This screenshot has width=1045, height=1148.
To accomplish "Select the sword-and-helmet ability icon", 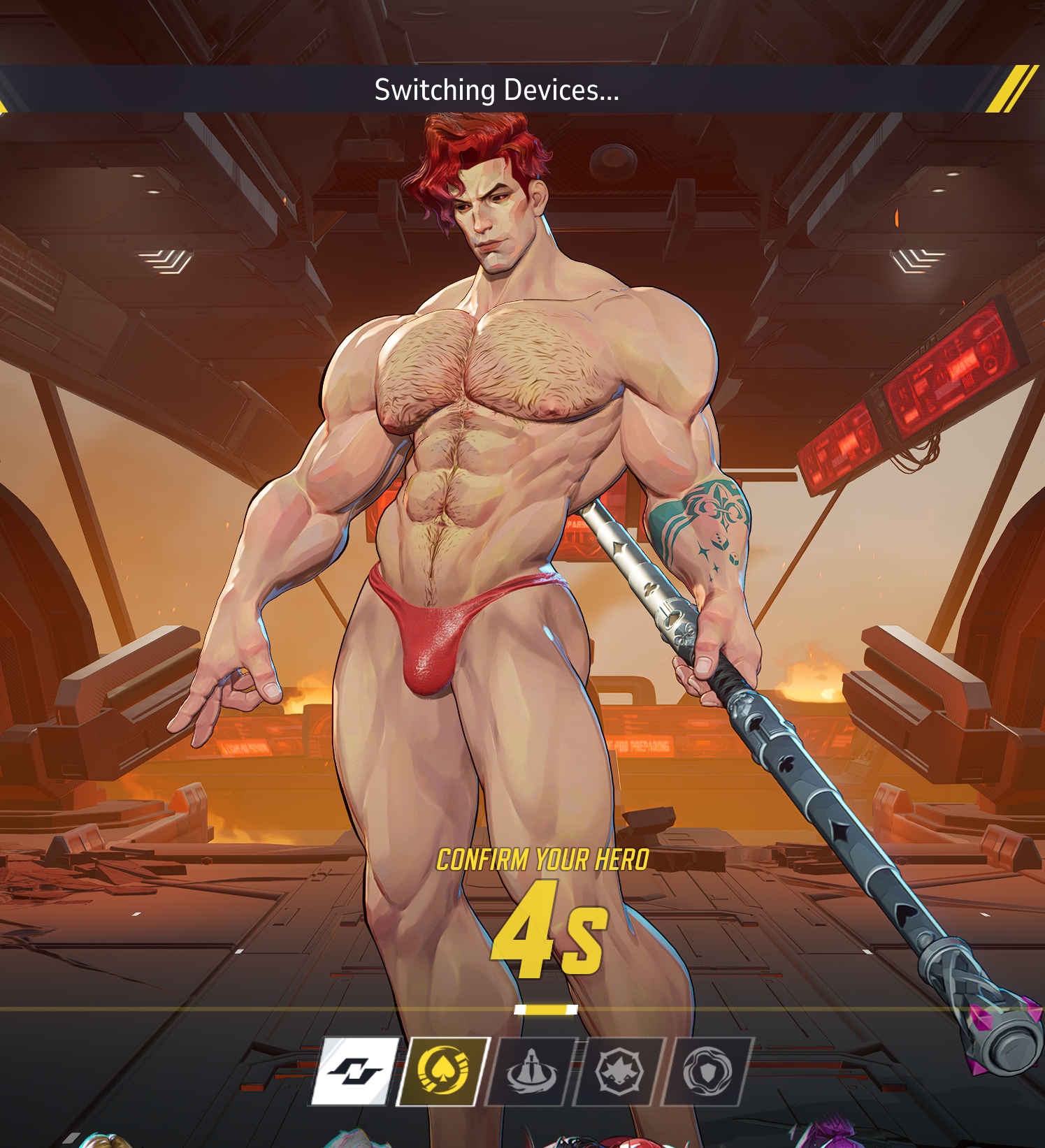I will 530,1071.
